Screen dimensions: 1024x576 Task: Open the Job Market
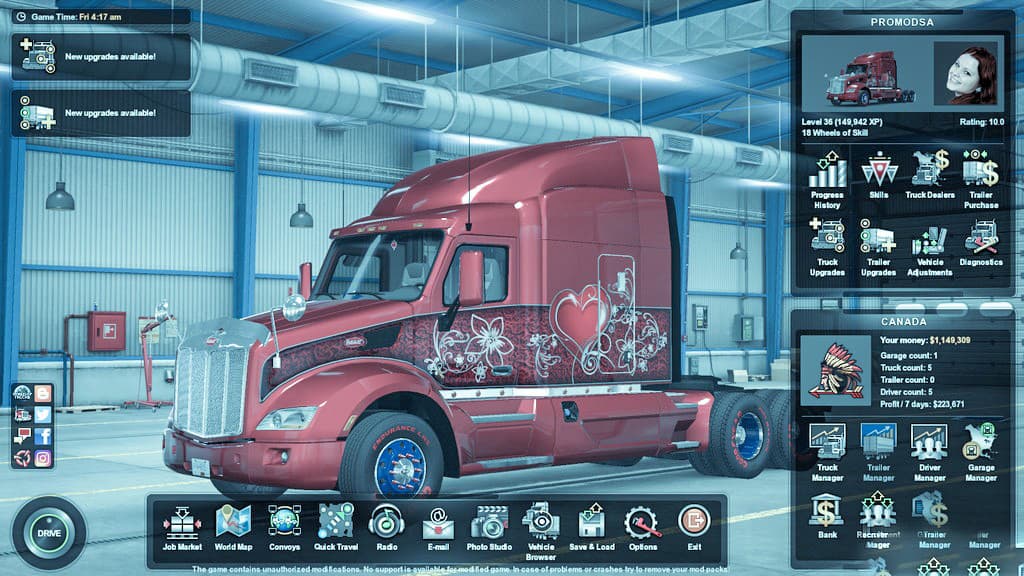[x=183, y=527]
